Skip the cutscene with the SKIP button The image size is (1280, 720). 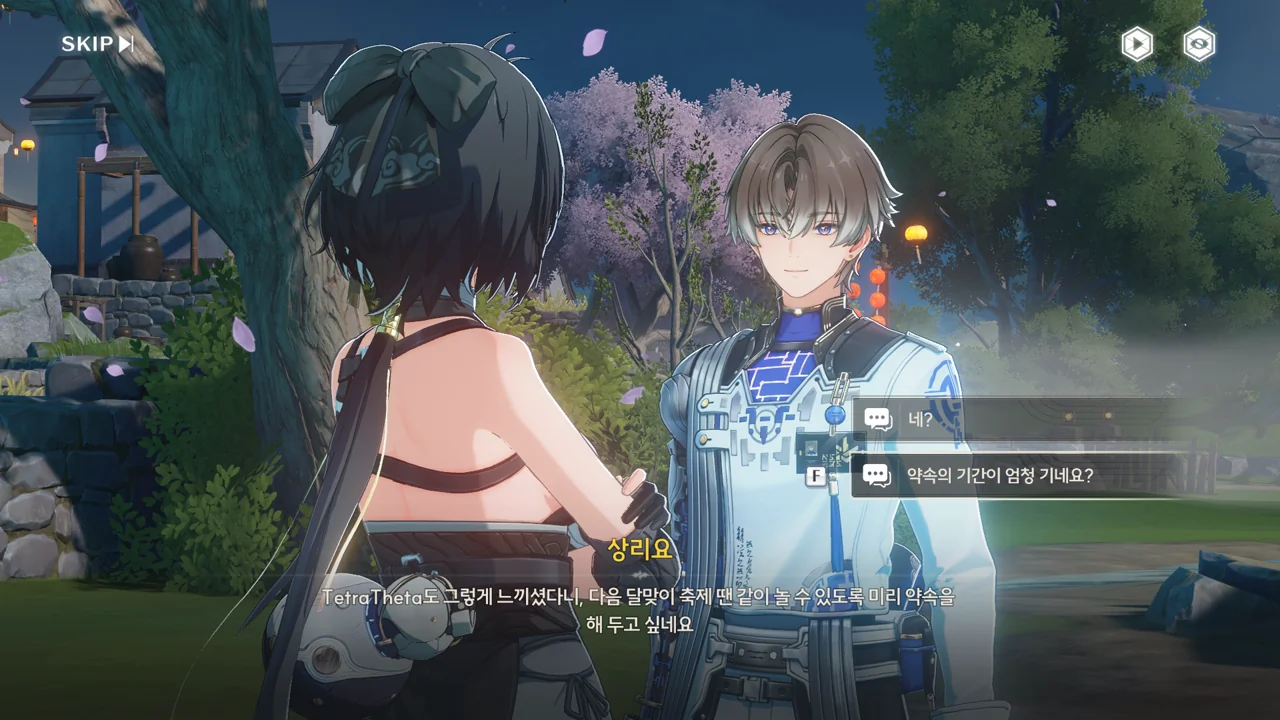(97, 44)
